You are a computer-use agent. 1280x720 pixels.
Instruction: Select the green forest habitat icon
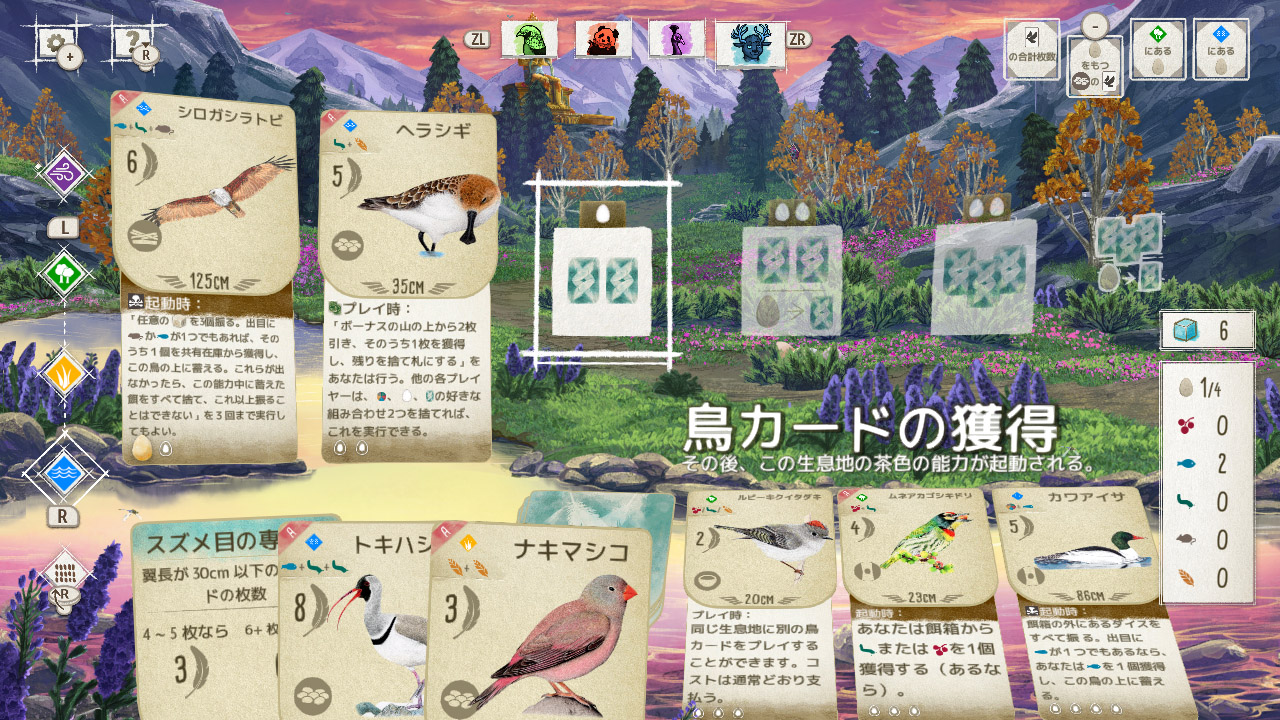pyautogui.click(x=64, y=270)
